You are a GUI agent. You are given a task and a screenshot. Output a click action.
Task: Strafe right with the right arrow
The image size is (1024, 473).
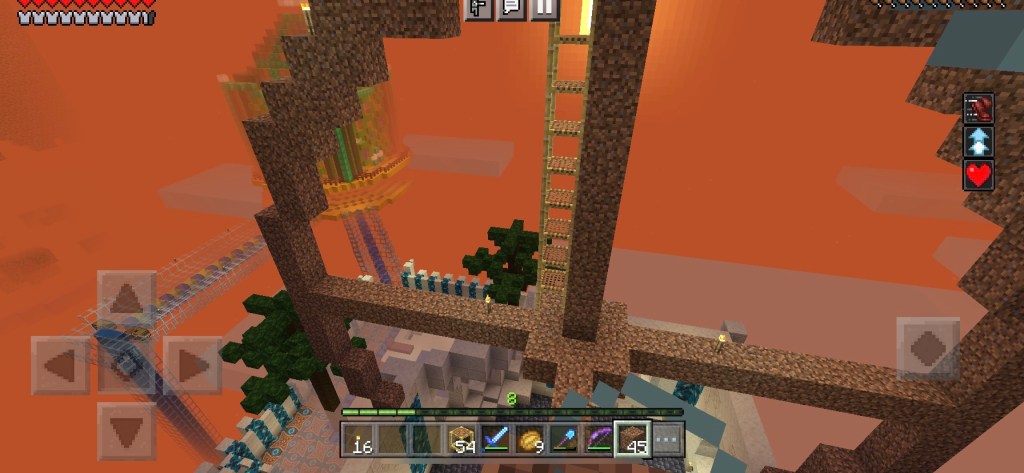pyautogui.click(x=192, y=365)
